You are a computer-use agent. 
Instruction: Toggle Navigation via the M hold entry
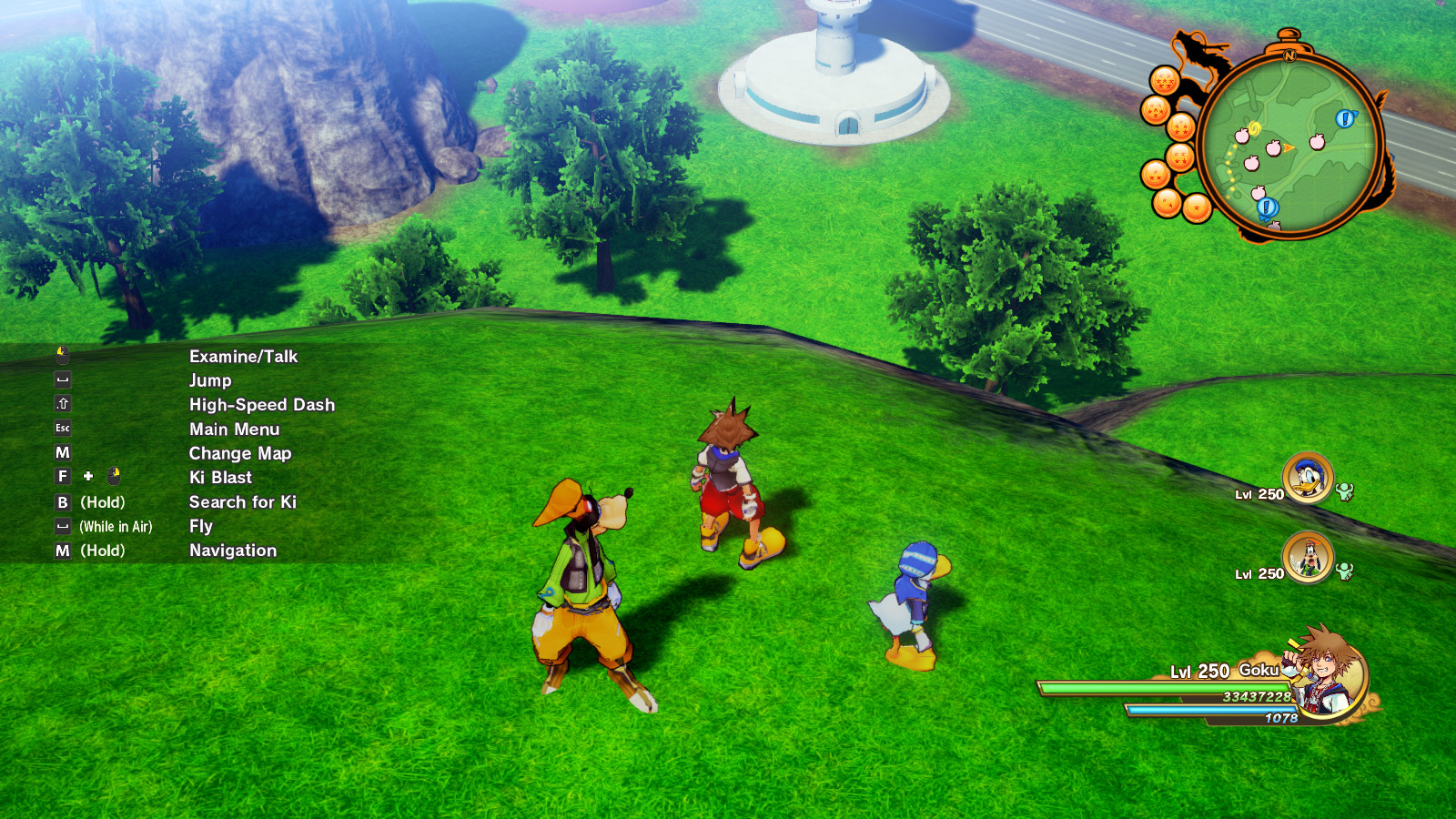pos(232,551)
